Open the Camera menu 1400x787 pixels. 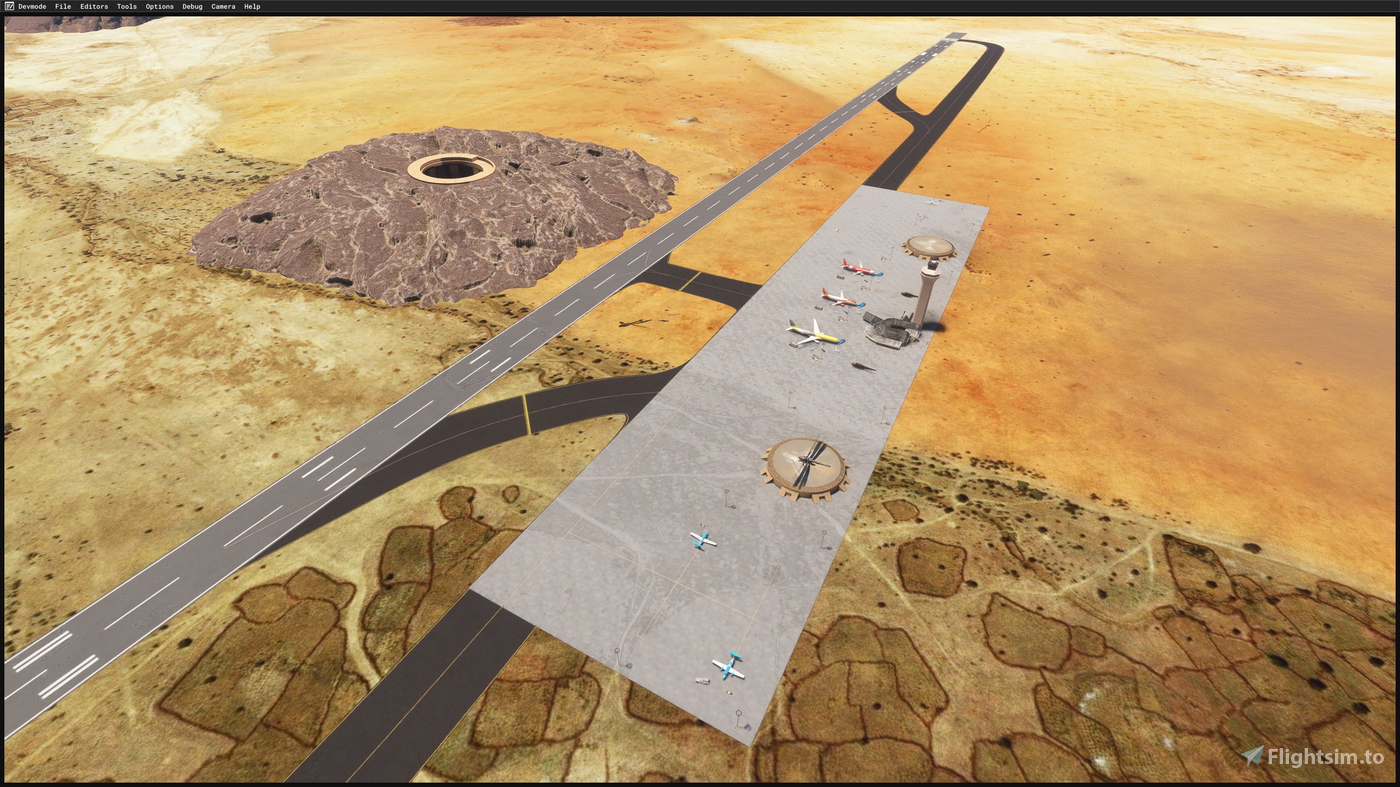click(x=222, y=5)
